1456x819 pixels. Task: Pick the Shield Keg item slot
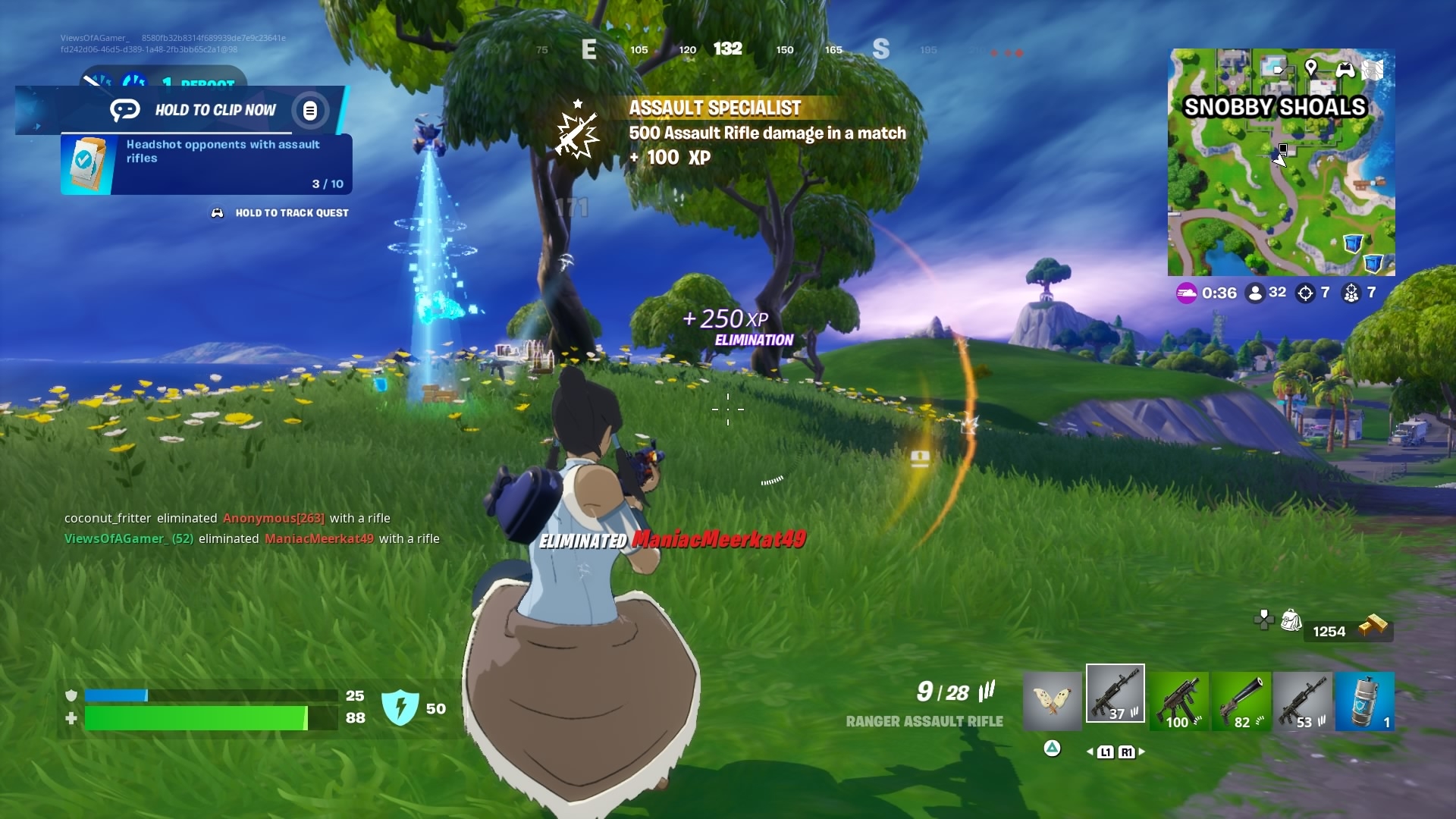coord(1365,701)
